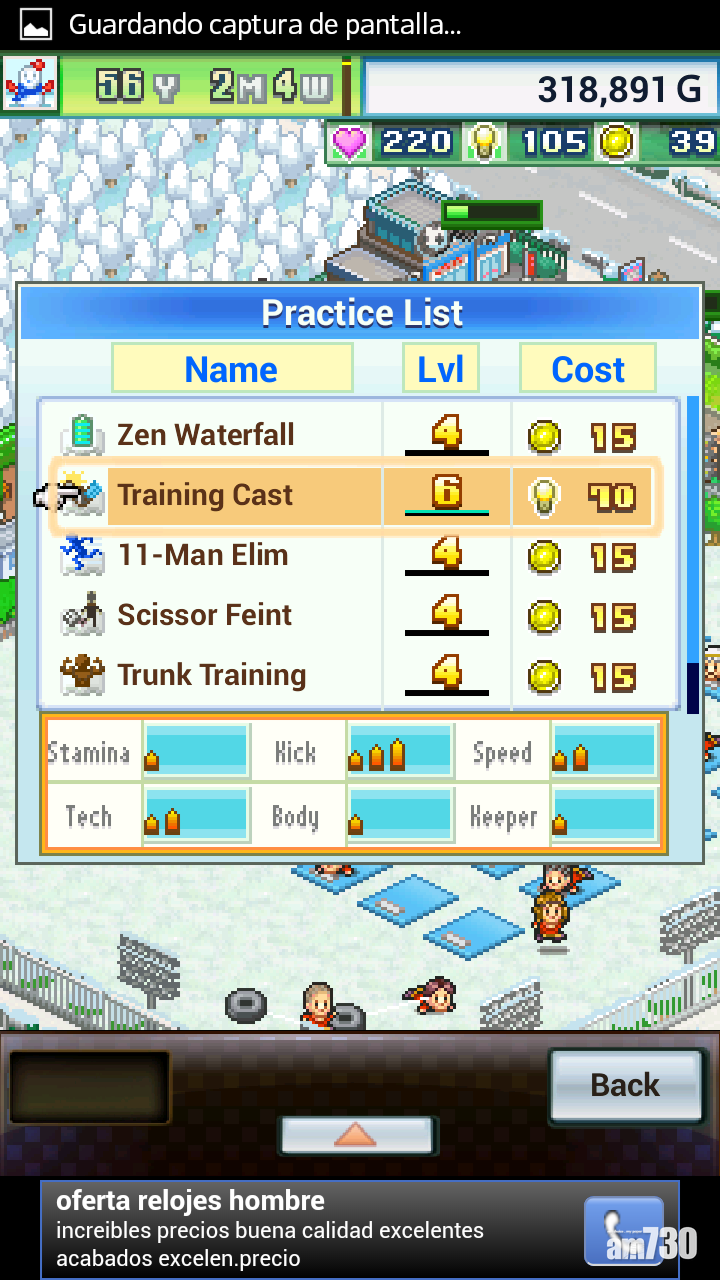The image size is (720, 1280).
Task: Sort the list by Lvl header
Action: point(440,369)
